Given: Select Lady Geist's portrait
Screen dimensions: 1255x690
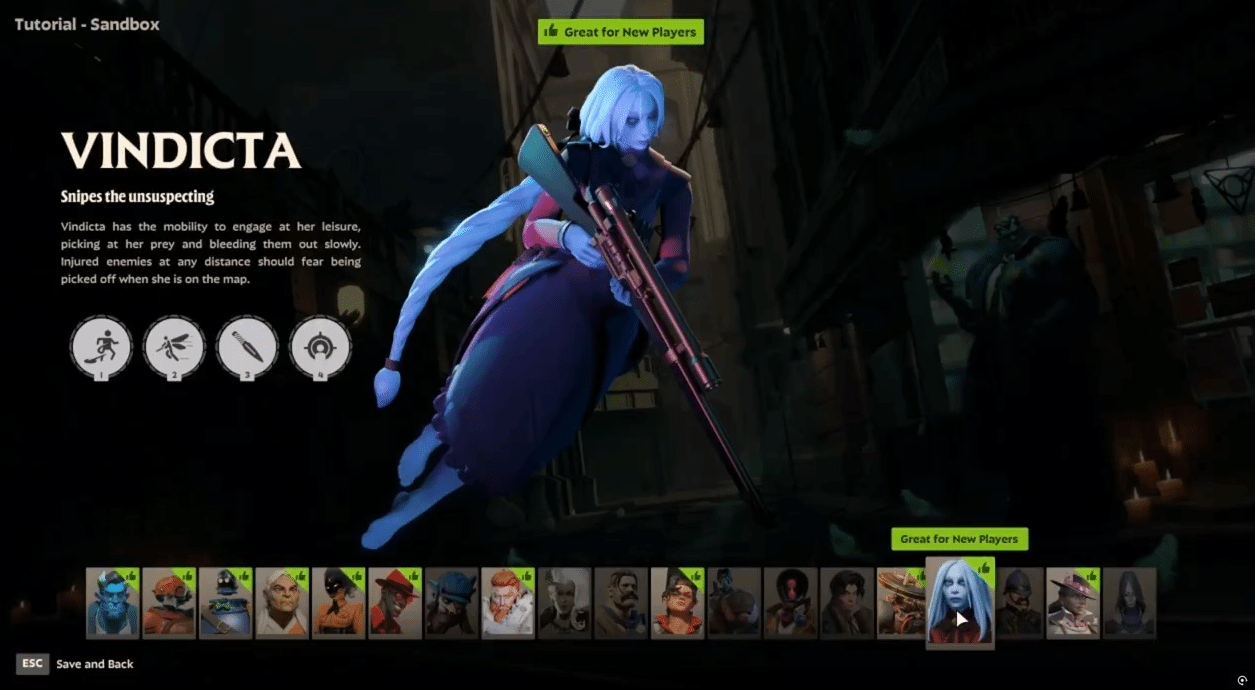Looking at the screenshot, I should [x=564, y=602].
